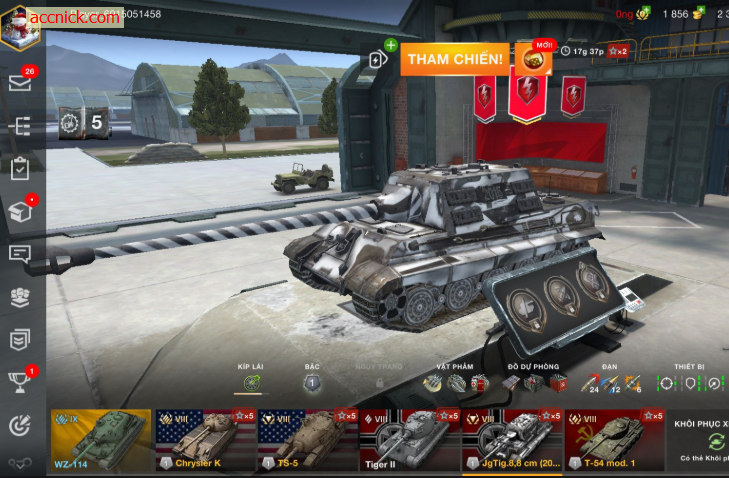729x478 pixels.
Task: Select the T-54 mod. 1 tank
Action: pyautogui.click(x=612, y=440)
